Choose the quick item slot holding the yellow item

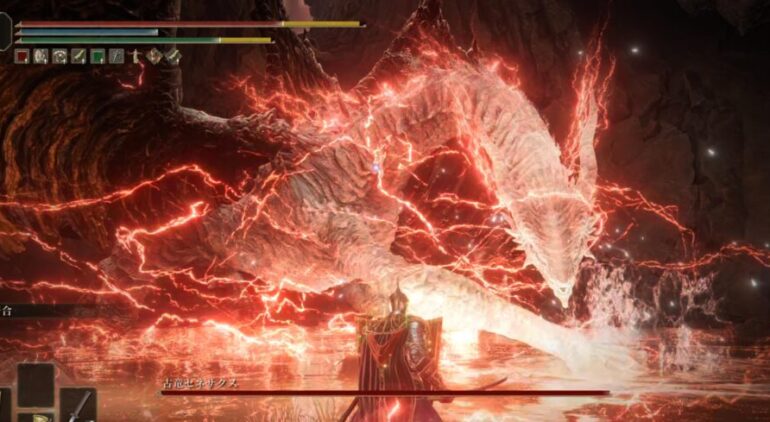36,415
